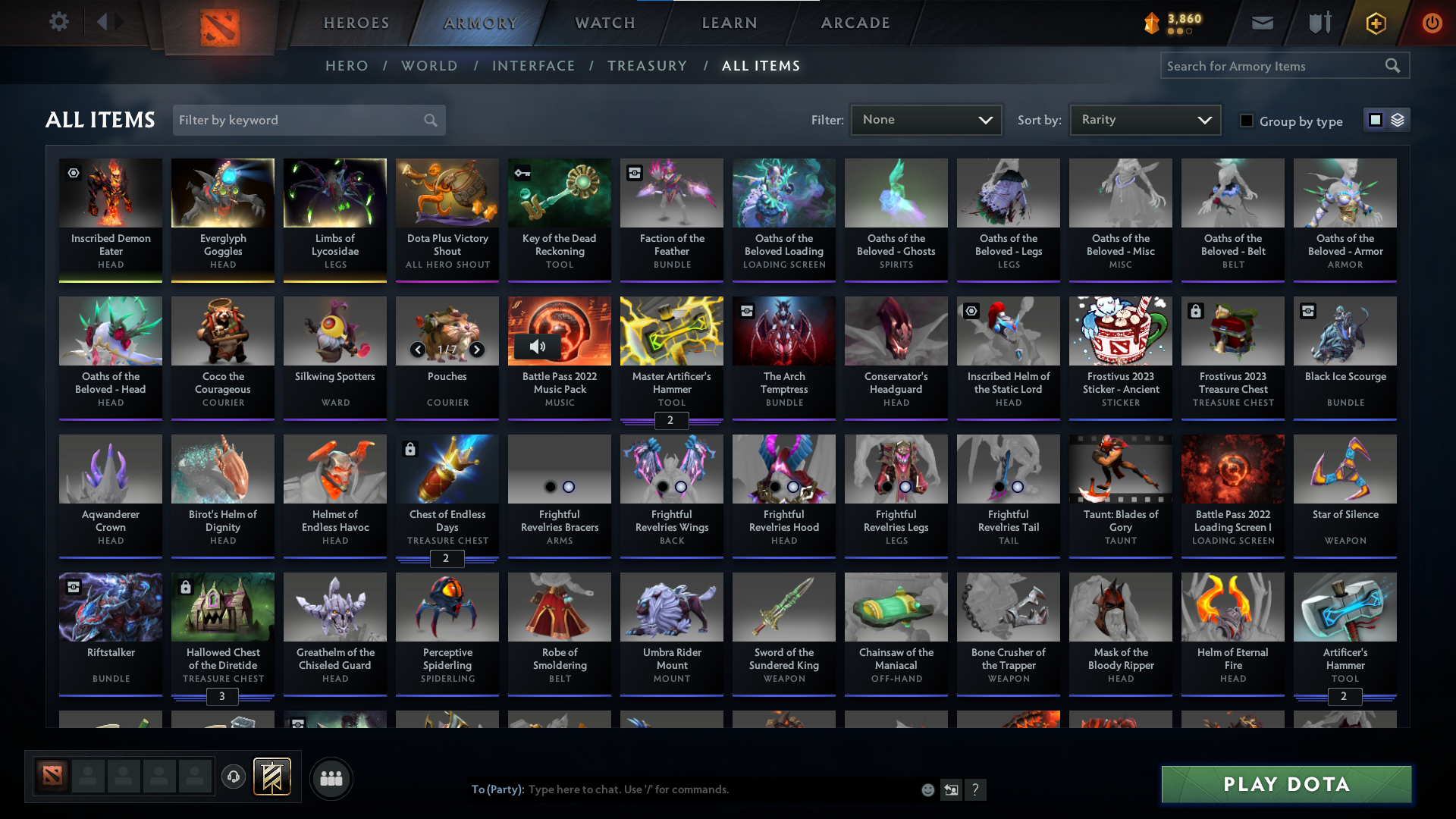Click the power/exit icon top right

pos(1432,23)
